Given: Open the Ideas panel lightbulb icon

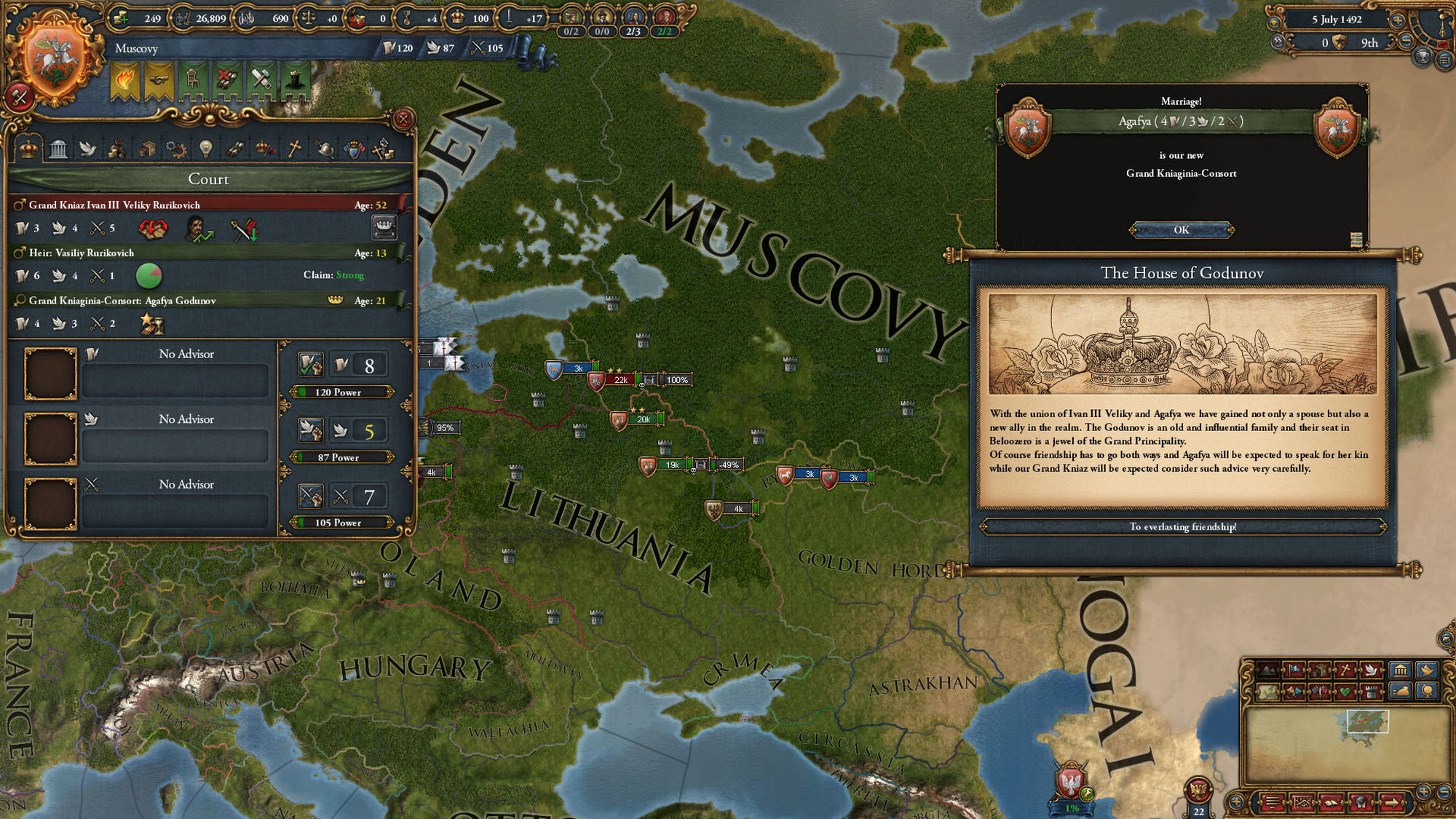Looking at the screenshot, I should point(205,149).
